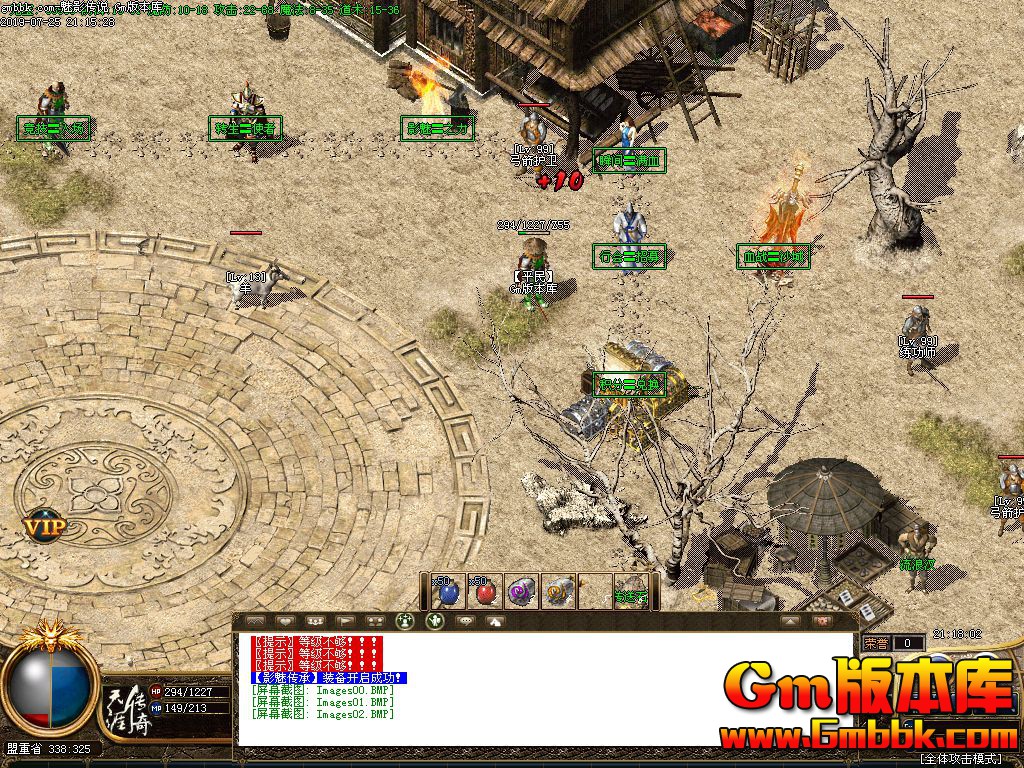Click the two-person button in menu bar
1024x768 pixels.
pos(375,621)
